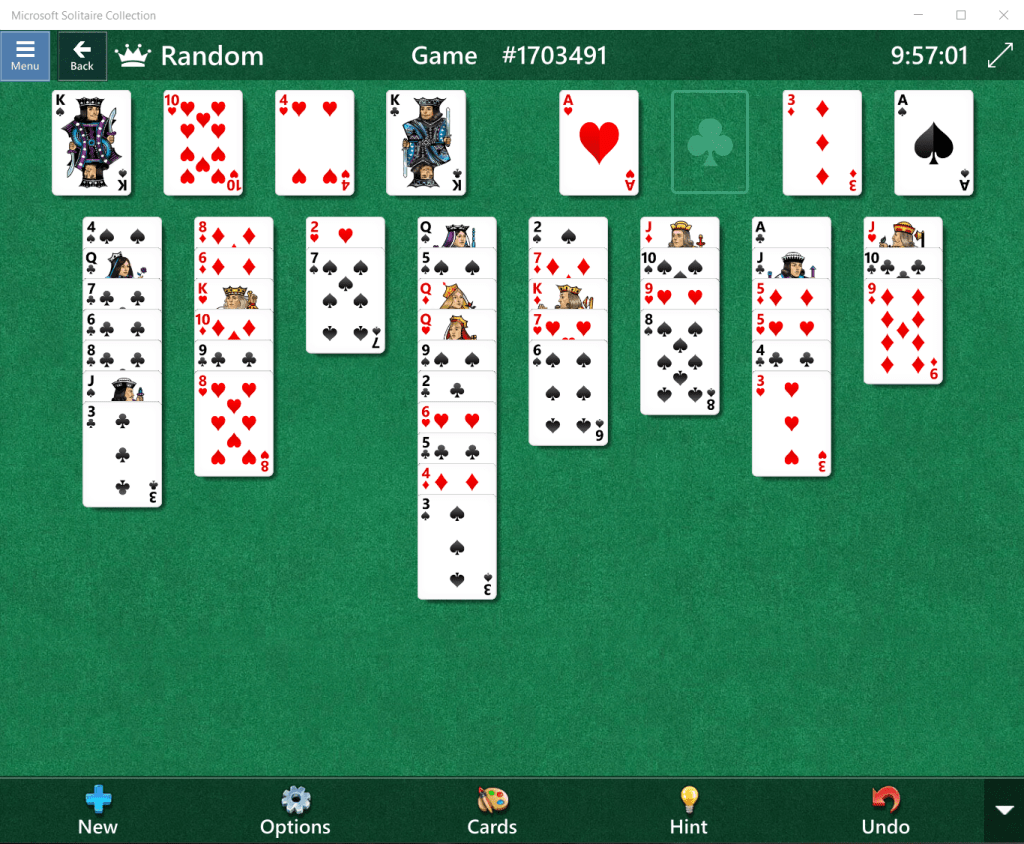Open the Menu hamburger button
The width and height of the screenshot is (1024, 844).
[25, 55]
